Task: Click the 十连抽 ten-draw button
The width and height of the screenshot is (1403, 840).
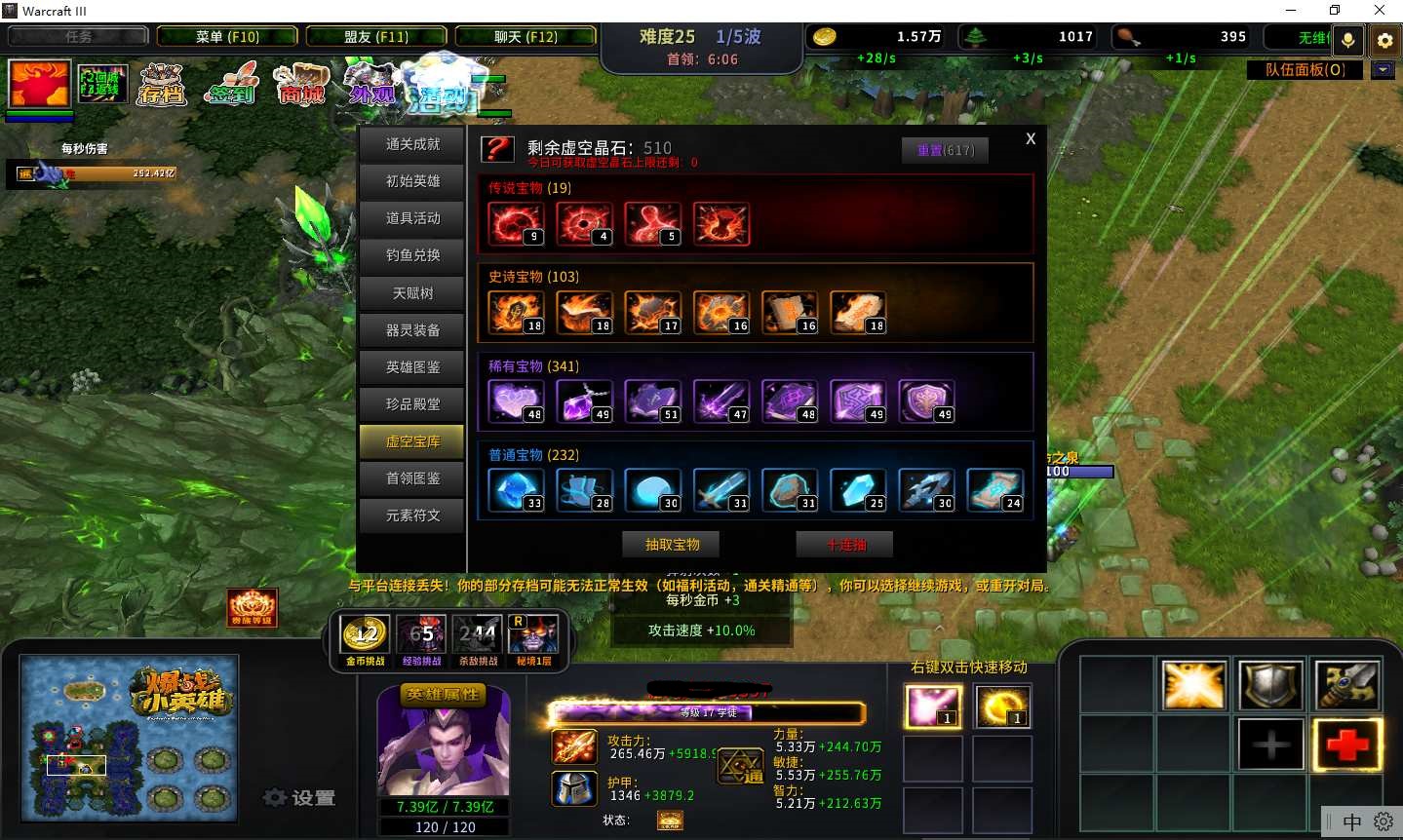Action: pyautogui.click(x=845, y=545)
